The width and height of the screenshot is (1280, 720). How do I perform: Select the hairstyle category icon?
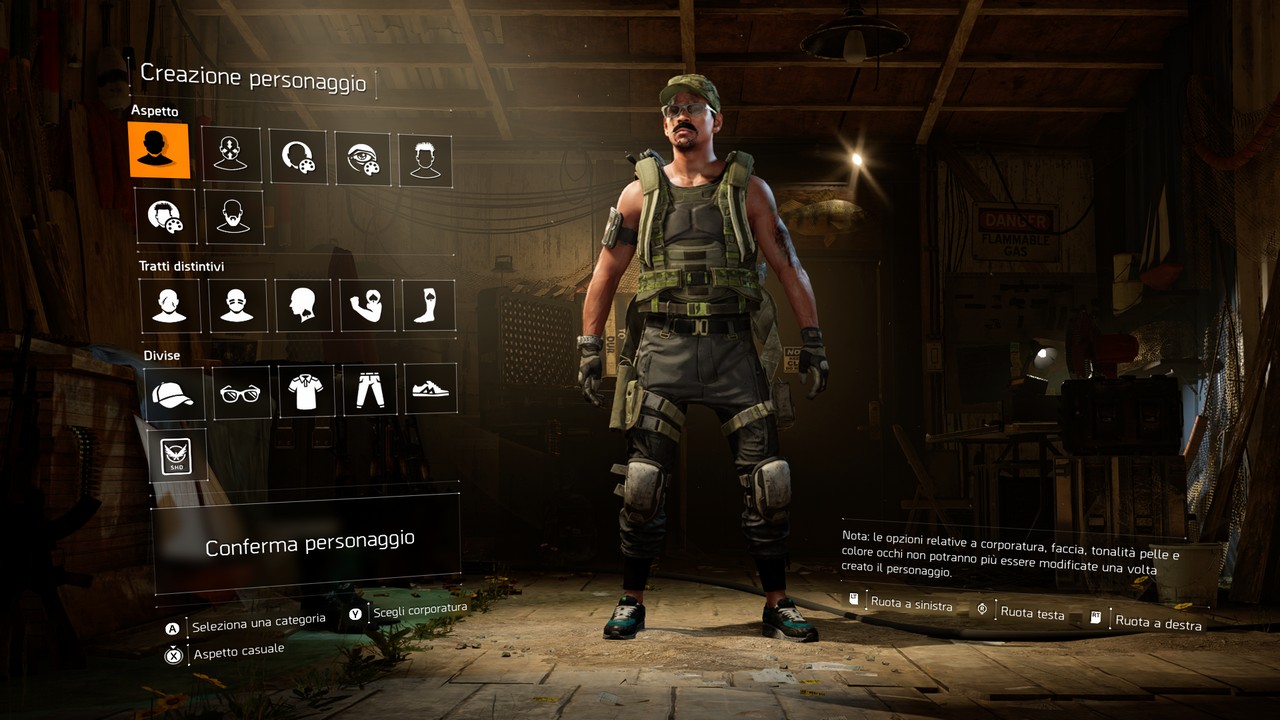pyautogui.click(x=425, y=160)
